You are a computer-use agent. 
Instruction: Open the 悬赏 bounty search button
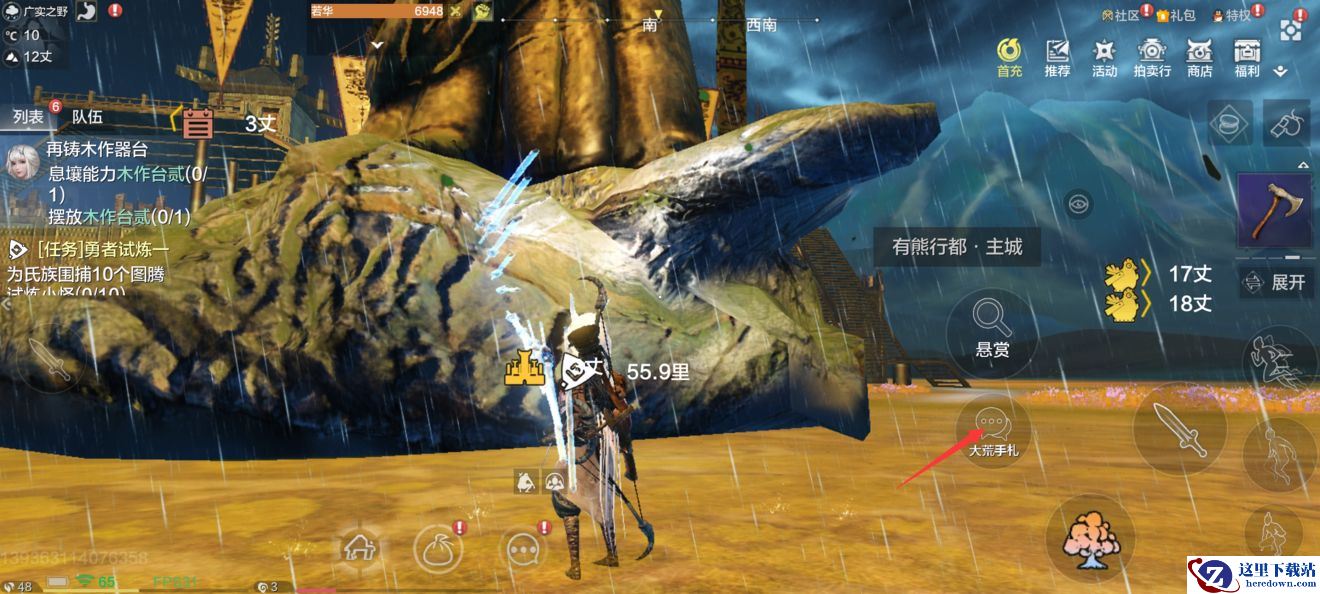click(992, 327)
